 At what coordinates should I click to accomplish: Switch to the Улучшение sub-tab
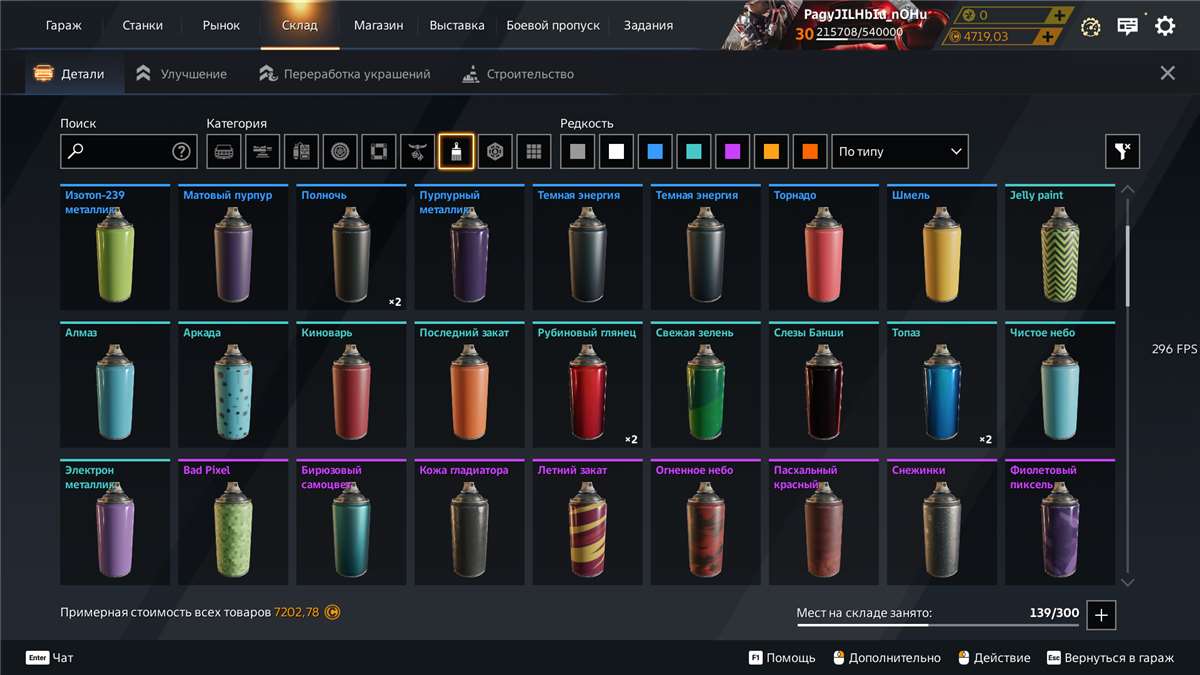[x=182, y=74]
